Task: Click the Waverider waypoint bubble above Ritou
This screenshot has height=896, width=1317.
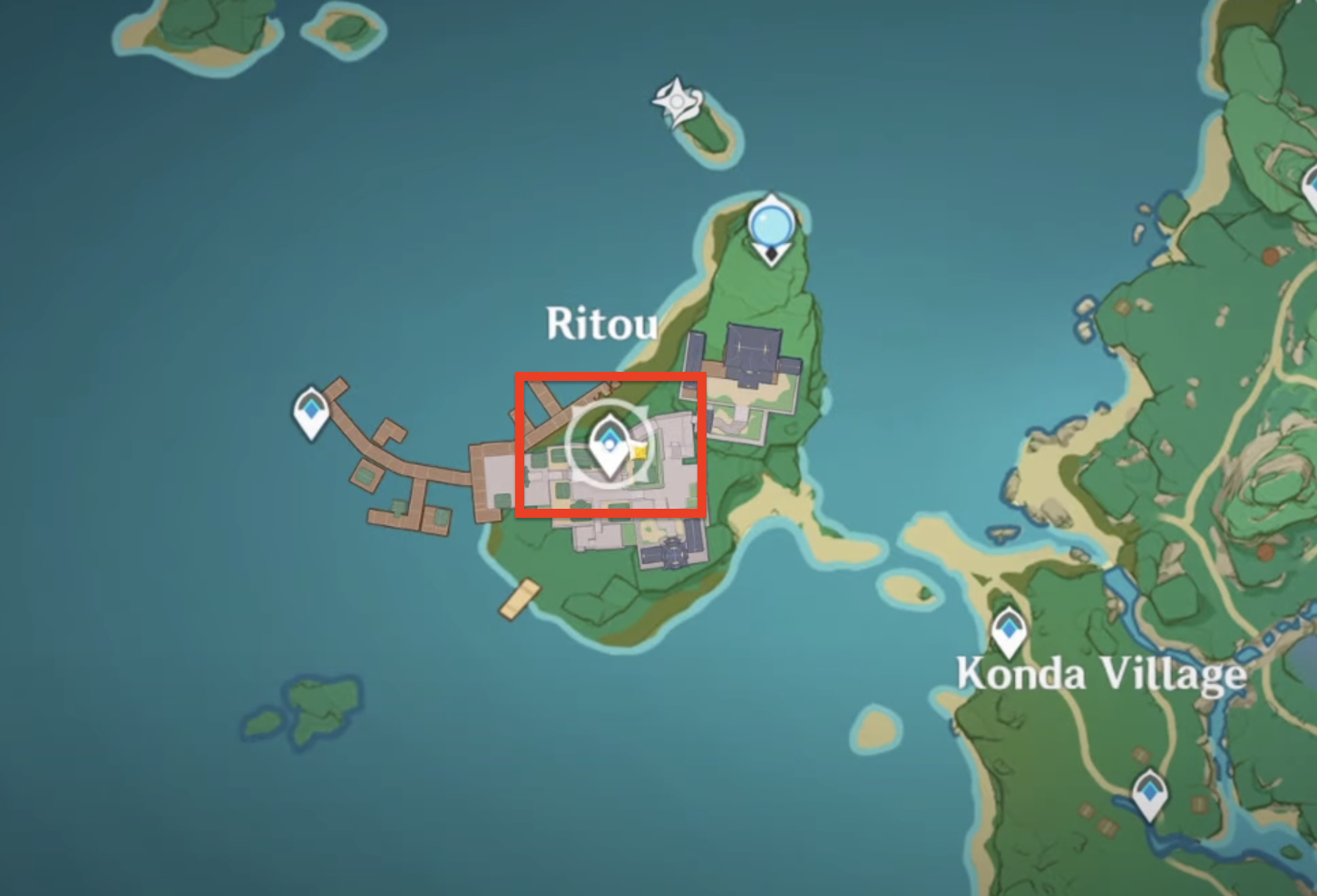Action: coord(772,220)
